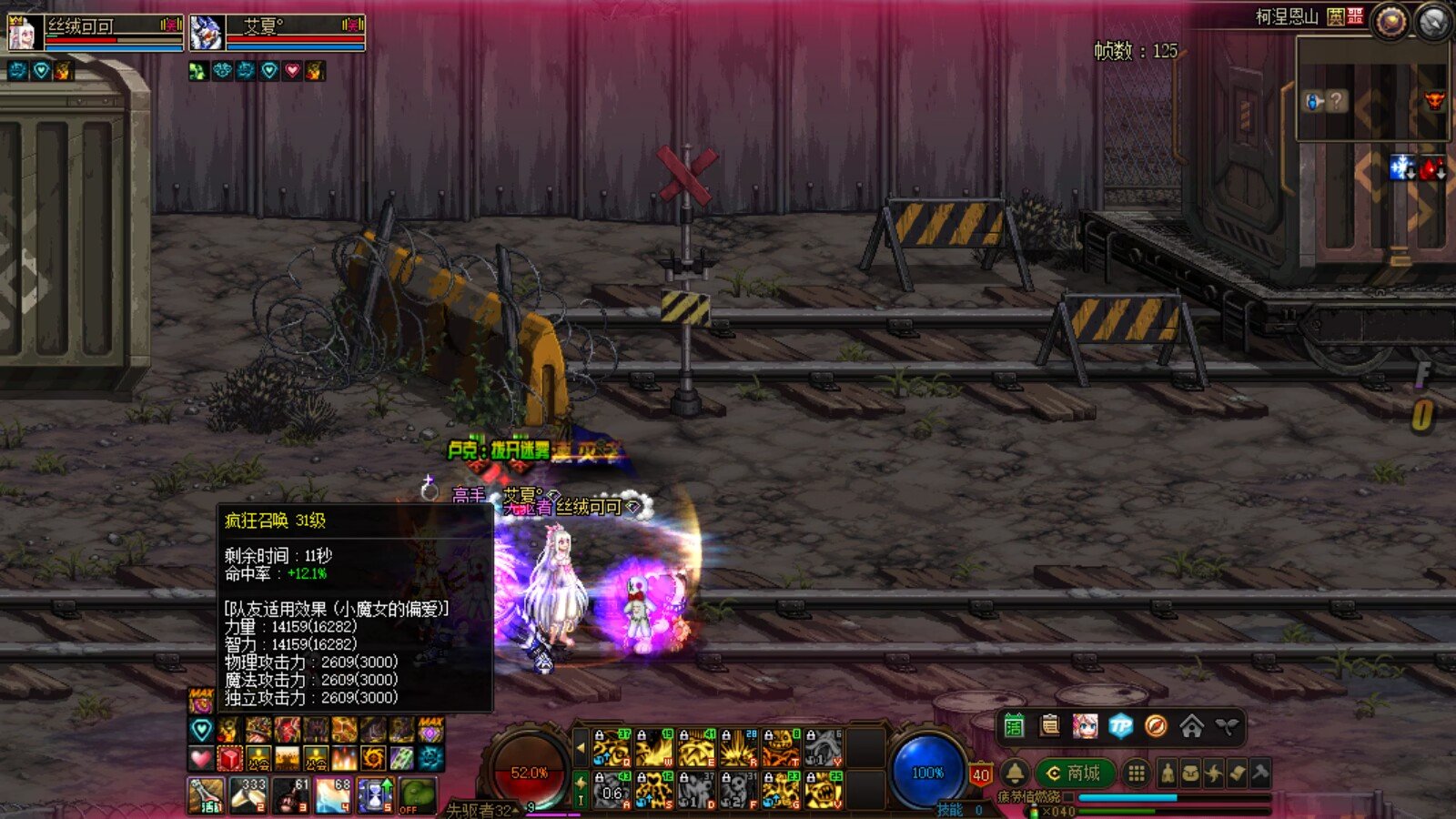Toggle the green OFF quick slot
Viewport: 1456px width, 819px height.
(417, 794)
